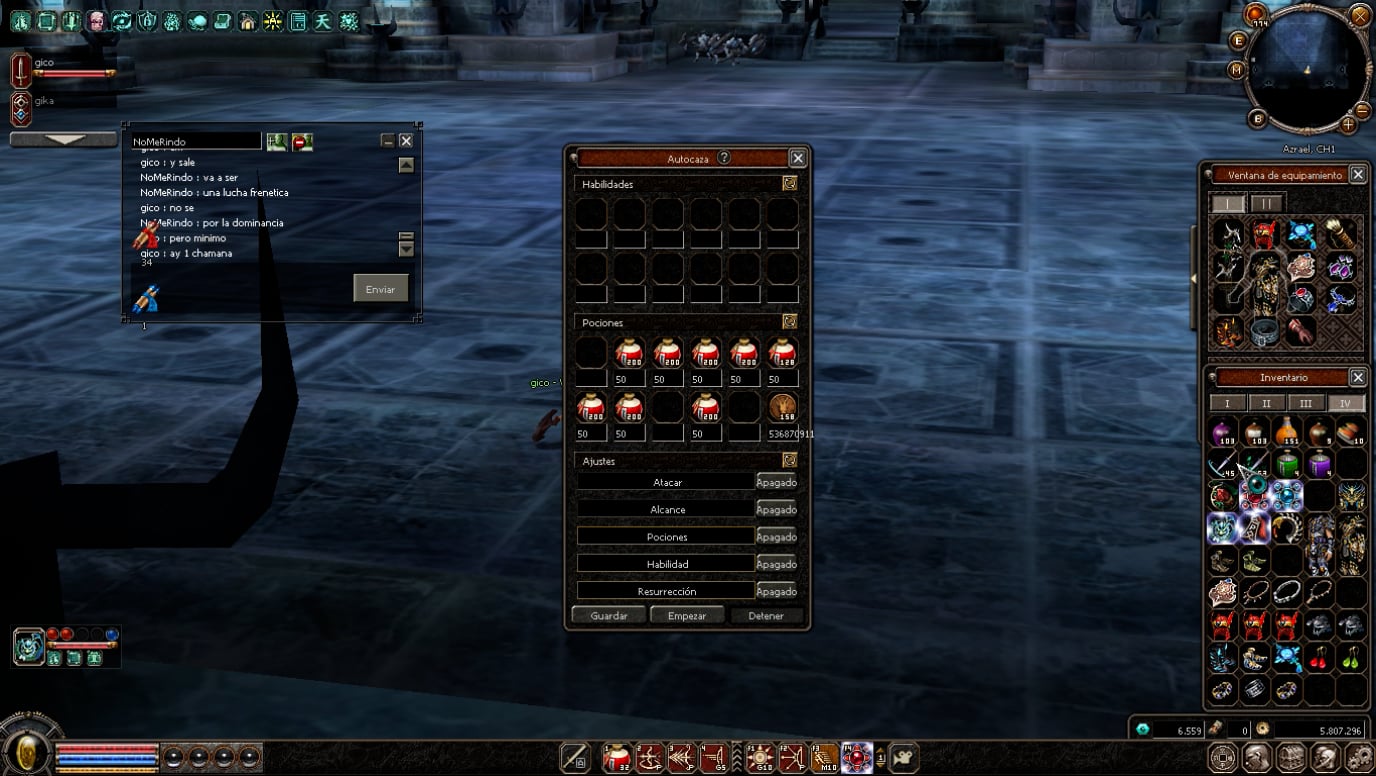The image size is (1376, 776).
Task: Block the whisper sender with red icon
Action: 302,142
